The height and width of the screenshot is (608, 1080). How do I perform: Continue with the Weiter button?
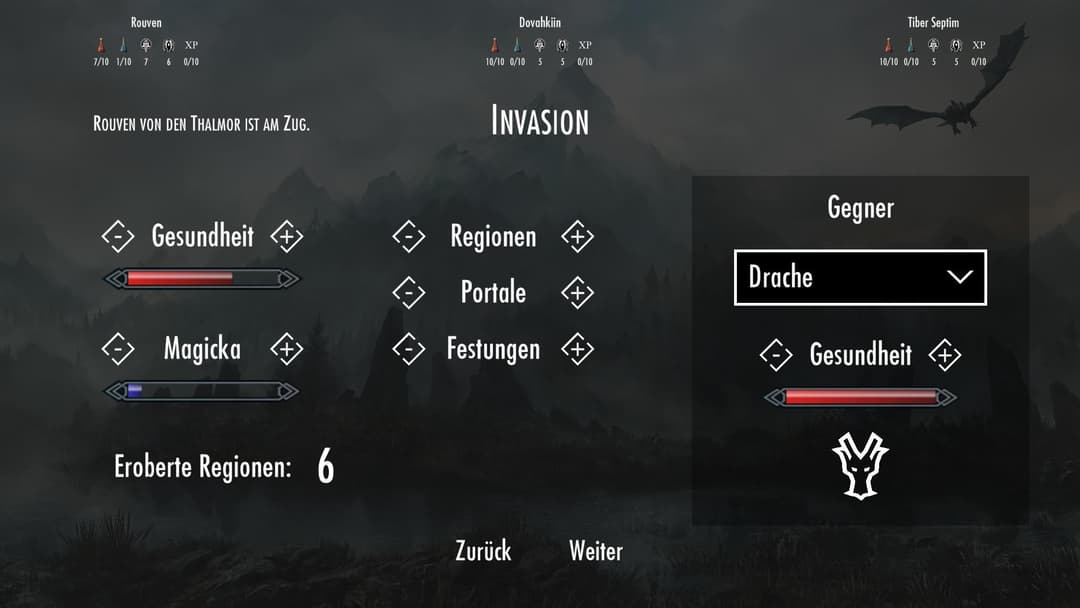point(596,551)
